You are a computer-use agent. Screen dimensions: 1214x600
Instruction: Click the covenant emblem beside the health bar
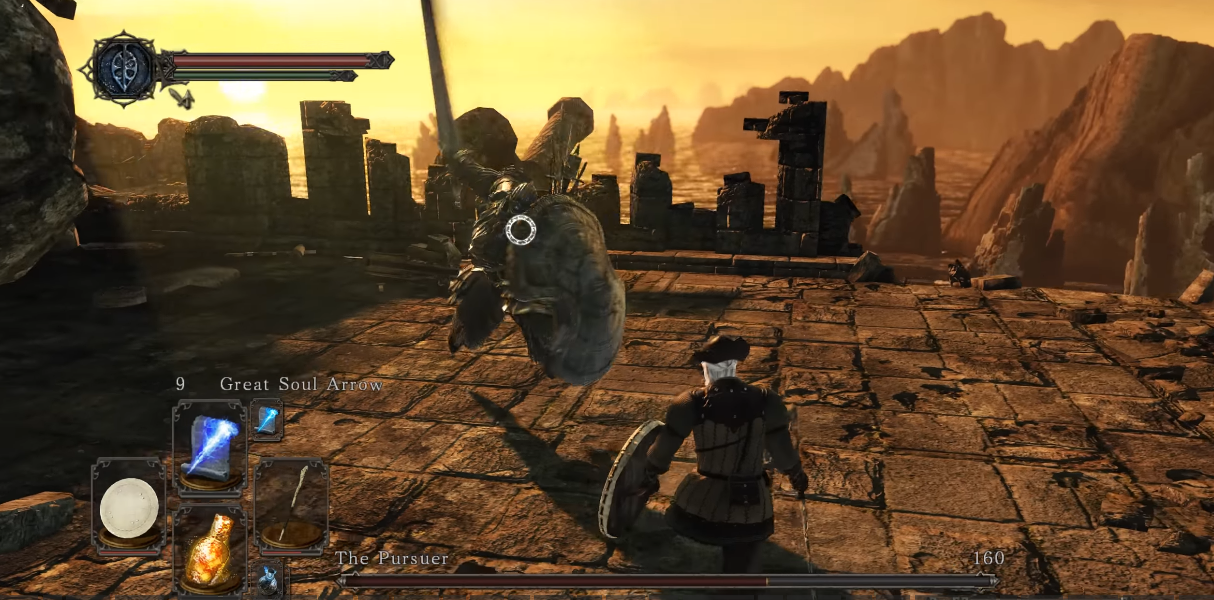[124, 67]
